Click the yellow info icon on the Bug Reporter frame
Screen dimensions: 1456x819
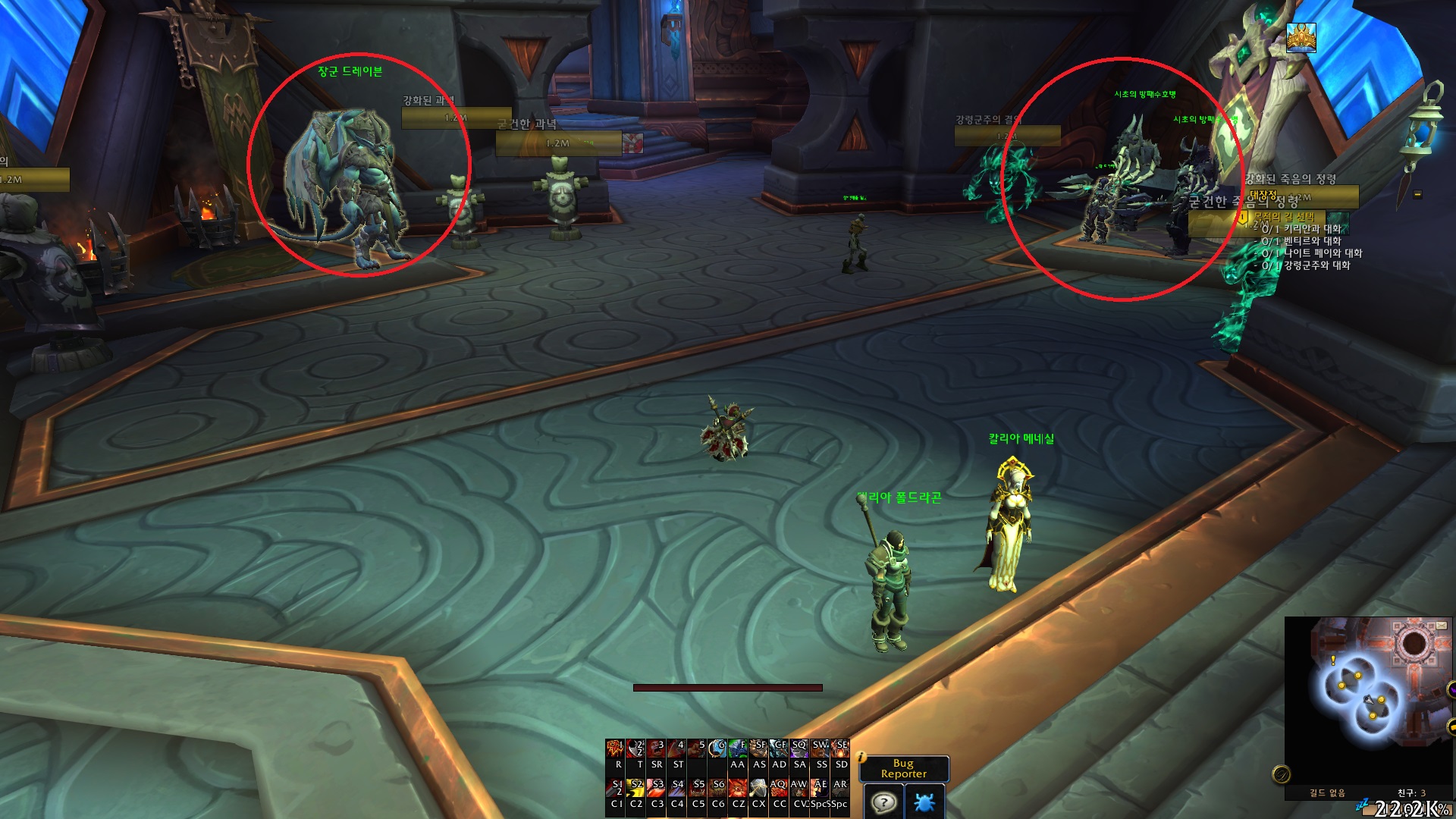[859, 756]
